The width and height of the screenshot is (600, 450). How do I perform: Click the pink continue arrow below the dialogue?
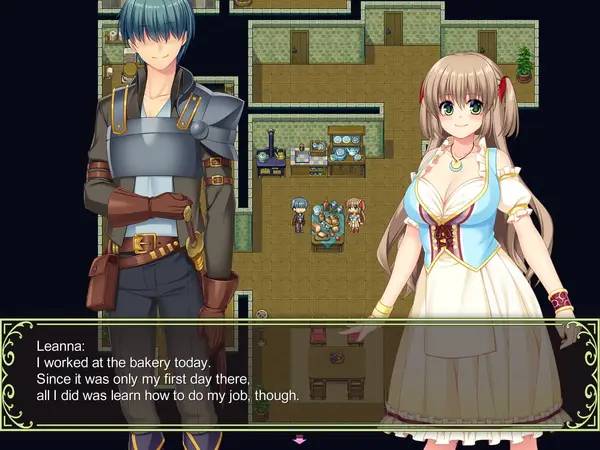(298, 439)
